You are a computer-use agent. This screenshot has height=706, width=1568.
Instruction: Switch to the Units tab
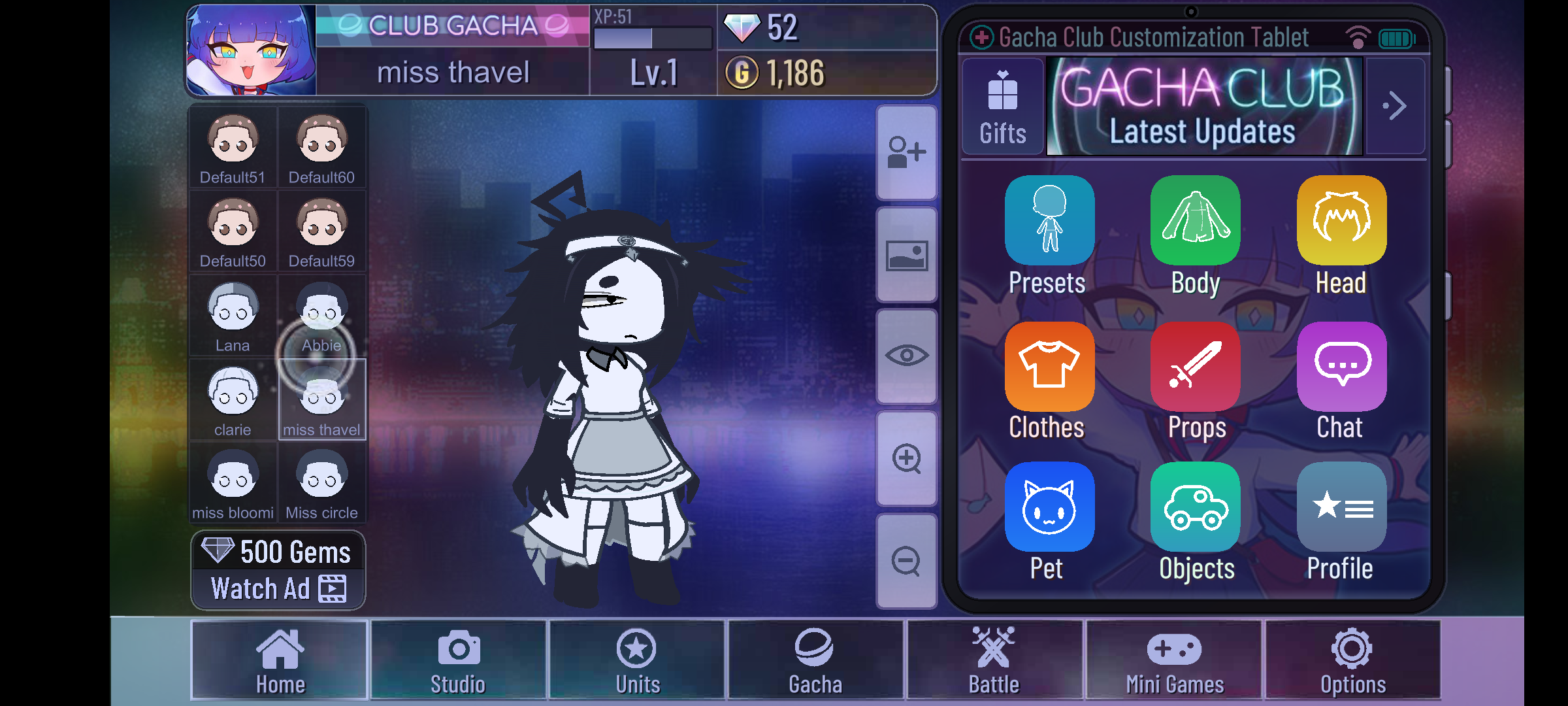point(637,660)
